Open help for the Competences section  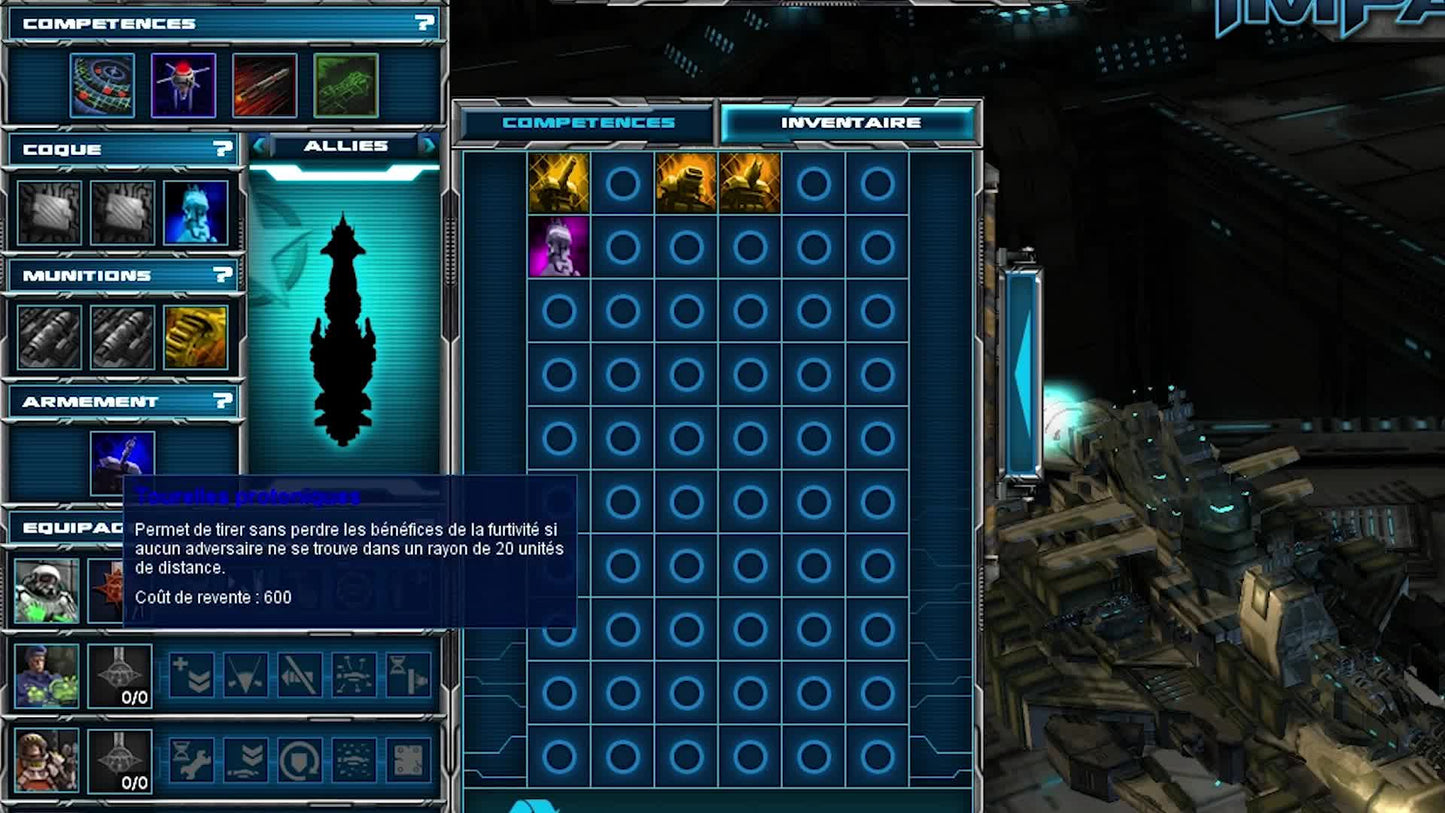pyautogui.click(x=425, y=22)
